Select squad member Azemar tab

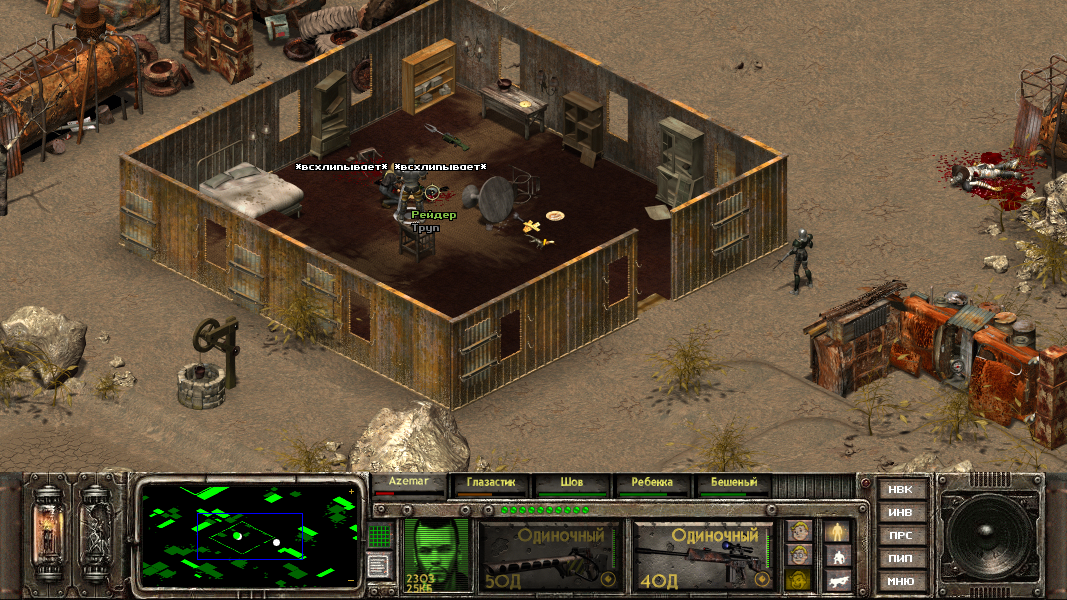(x=409, y=483)
